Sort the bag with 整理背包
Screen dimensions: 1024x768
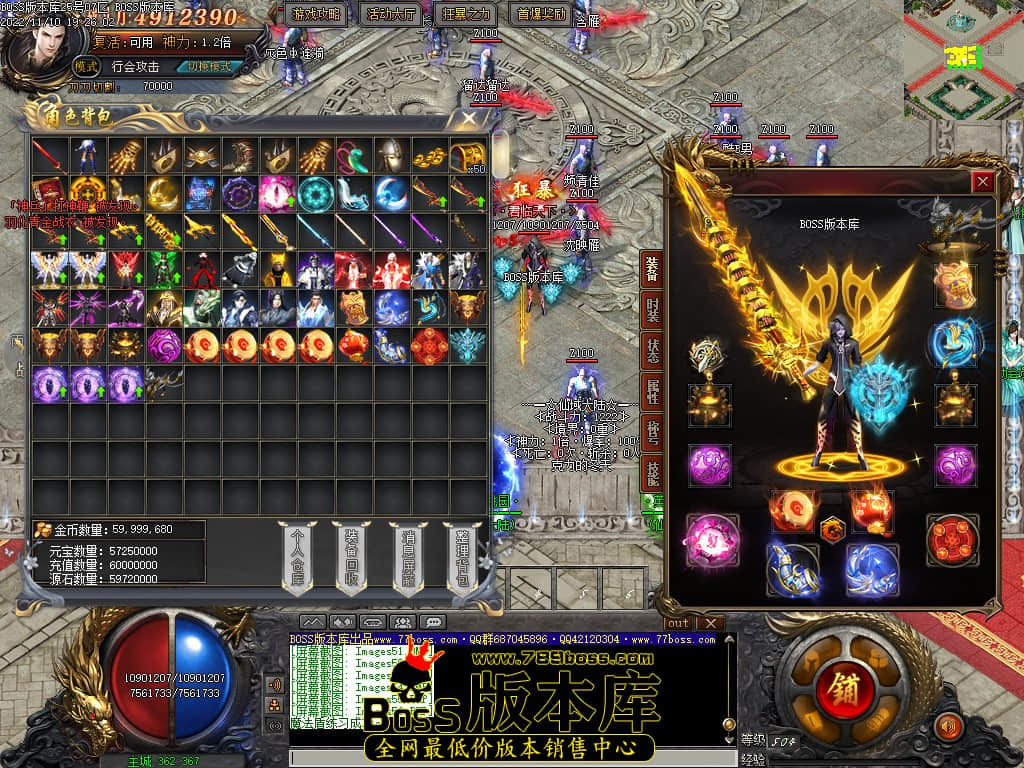coord(462,560)
